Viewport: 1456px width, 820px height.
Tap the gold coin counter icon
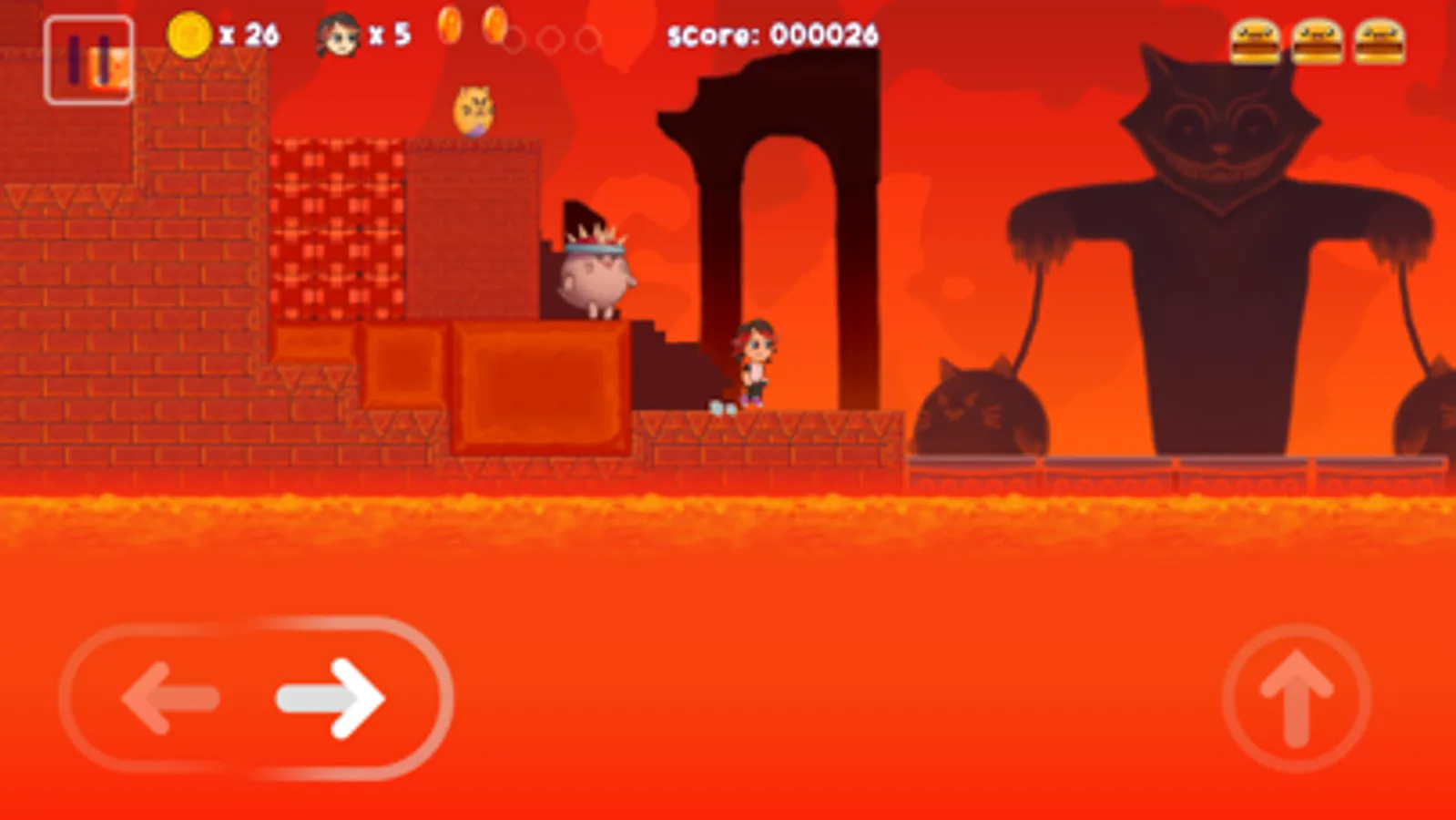pos(189,34)
